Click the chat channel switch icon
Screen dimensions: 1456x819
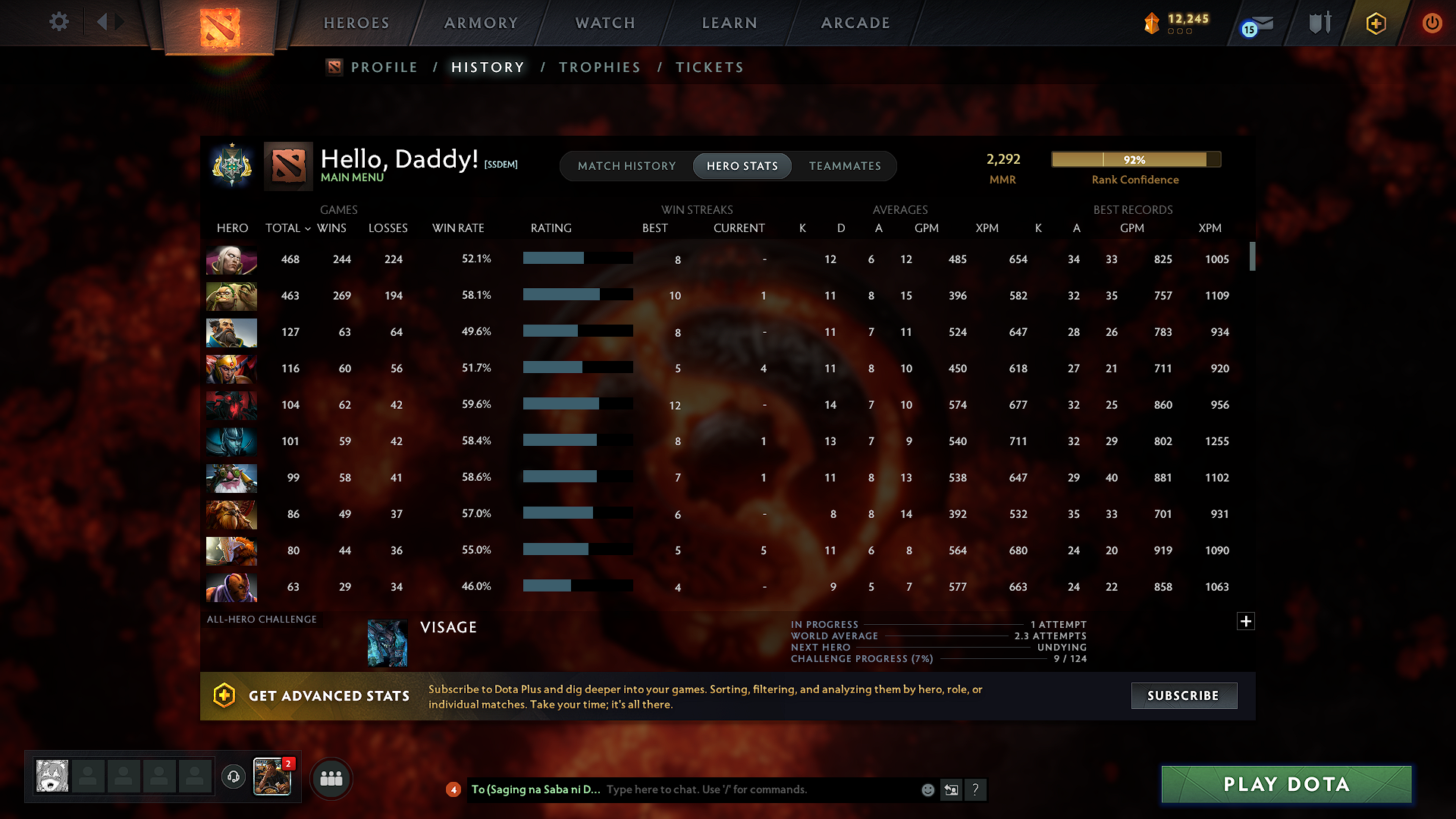(952, 789)
